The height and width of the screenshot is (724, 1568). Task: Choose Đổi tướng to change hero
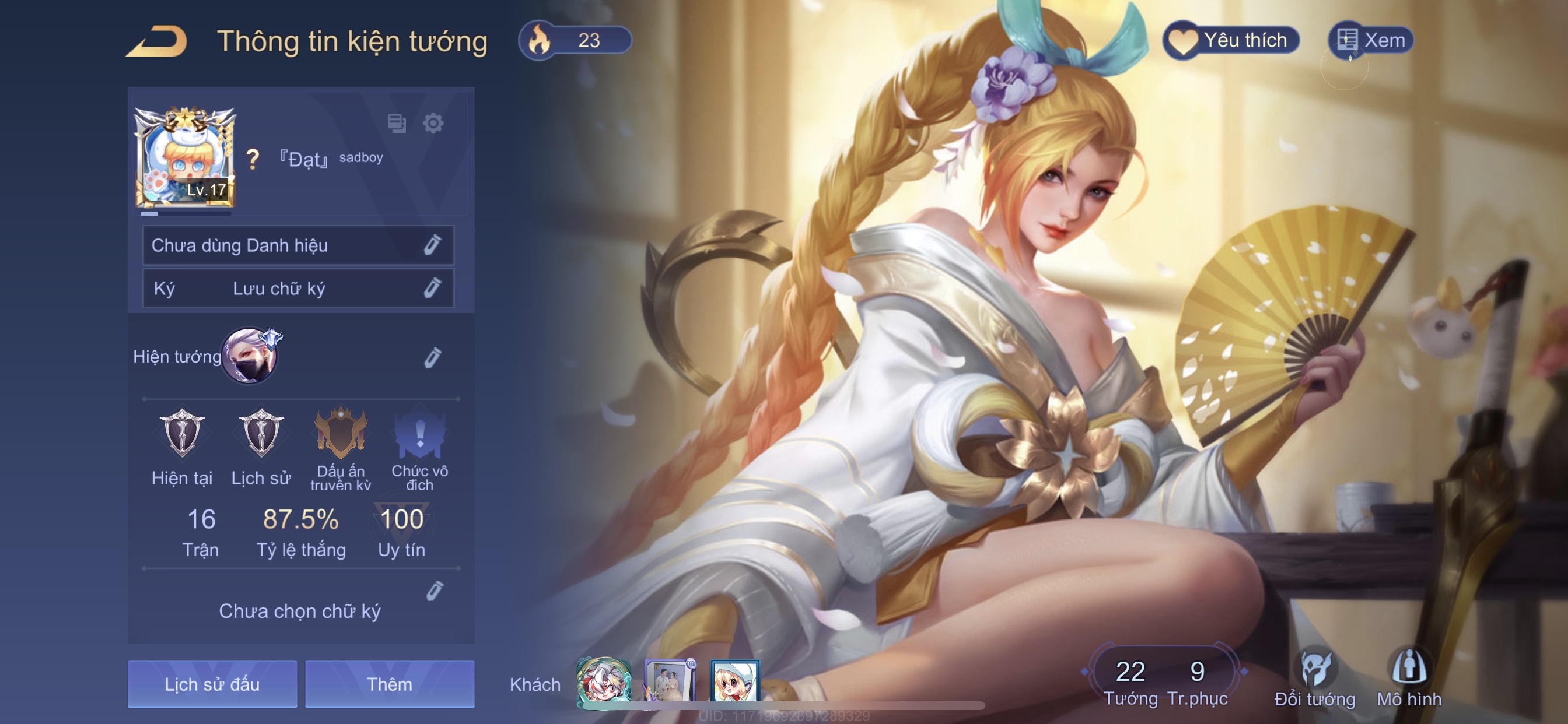pyautogui.click(x=1315, y=678)
